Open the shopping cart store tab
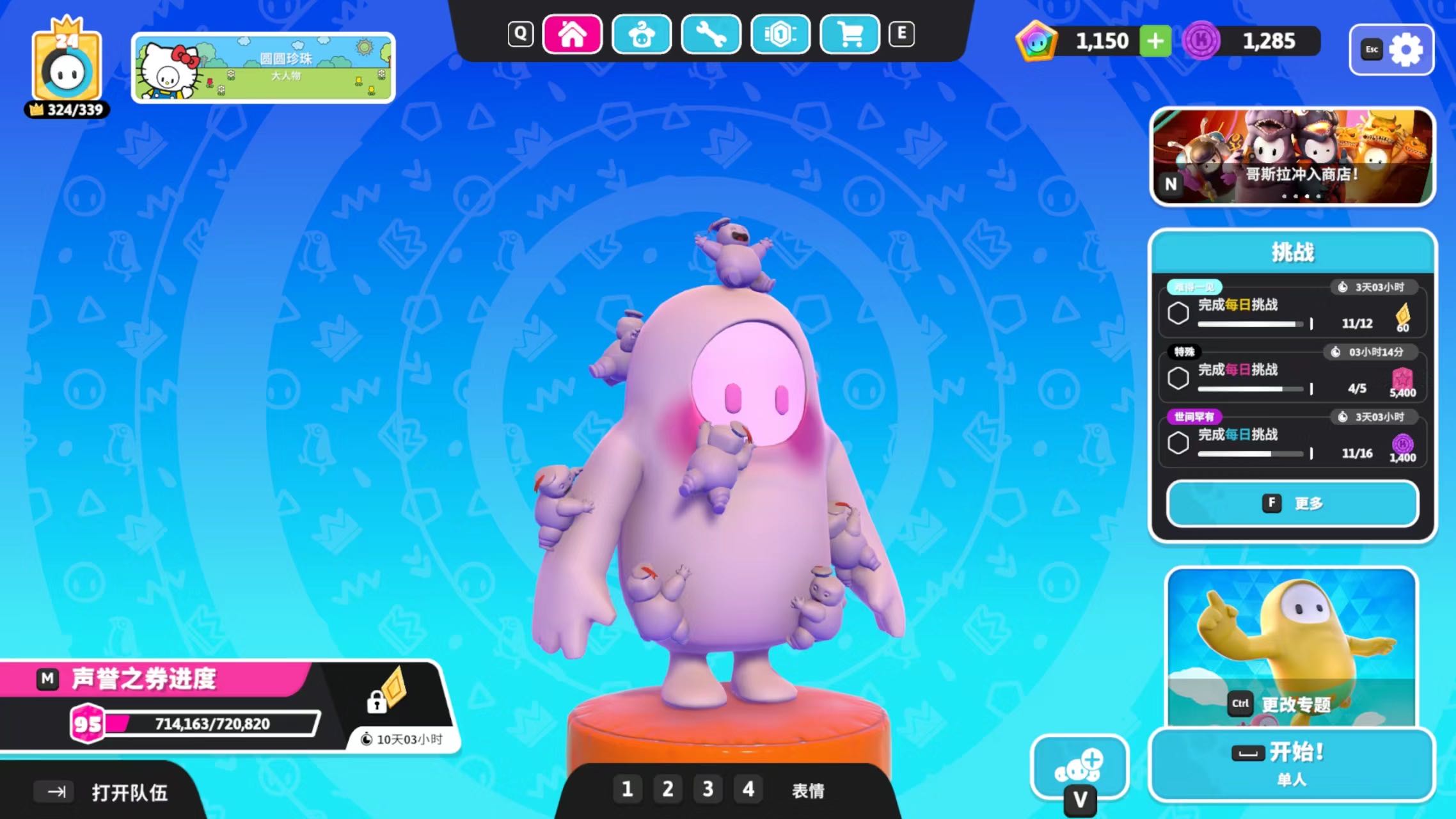1456x819 pixels. point(850,35)
